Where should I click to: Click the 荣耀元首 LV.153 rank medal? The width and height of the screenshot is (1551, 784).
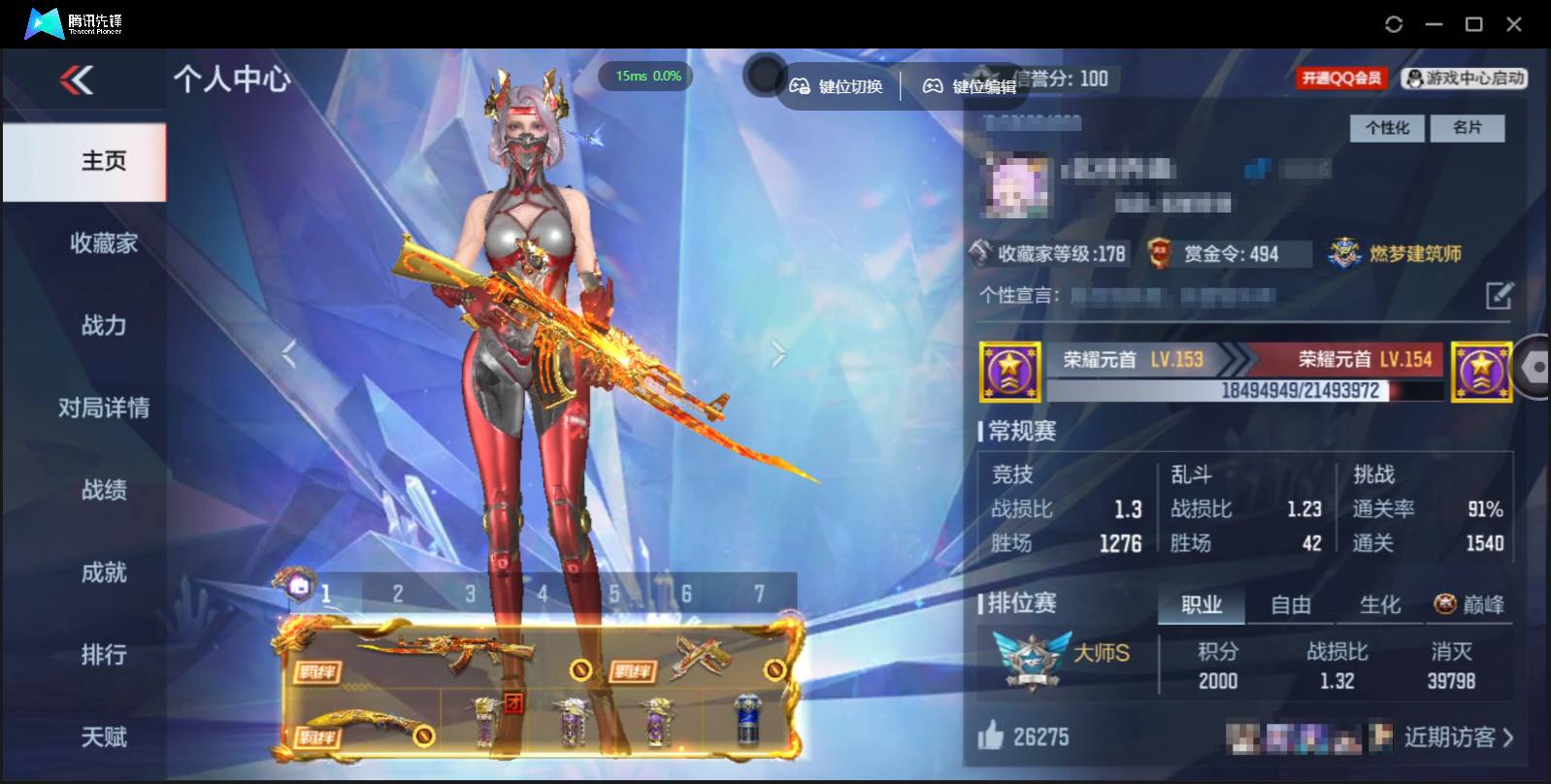point(1008,372)
